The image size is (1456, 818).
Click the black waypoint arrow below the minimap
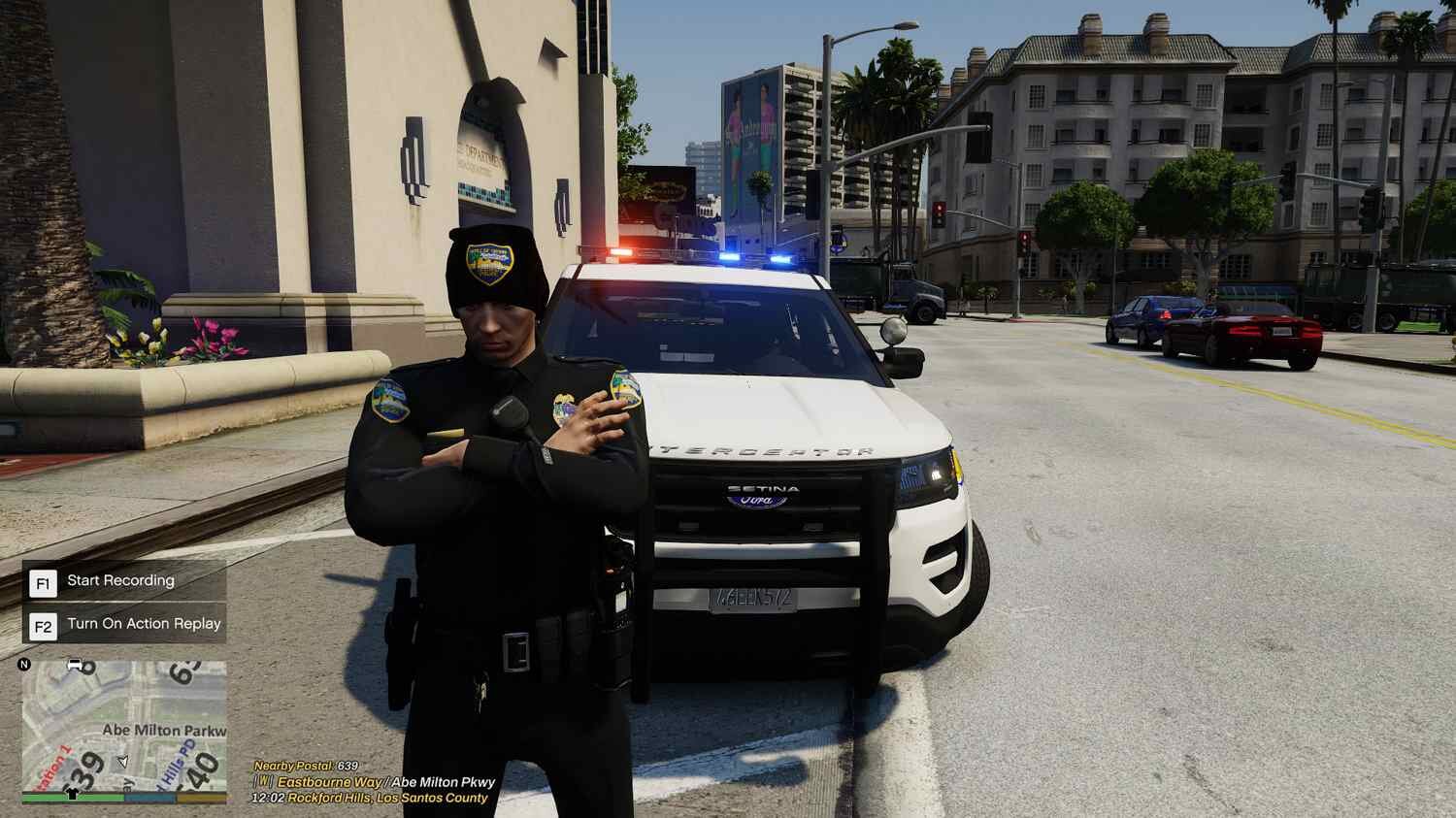coord(70,795)
